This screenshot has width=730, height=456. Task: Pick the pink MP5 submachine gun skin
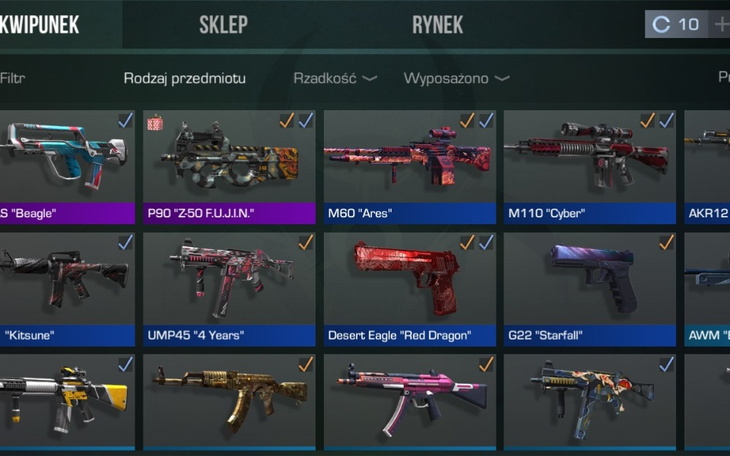(409, 400)
